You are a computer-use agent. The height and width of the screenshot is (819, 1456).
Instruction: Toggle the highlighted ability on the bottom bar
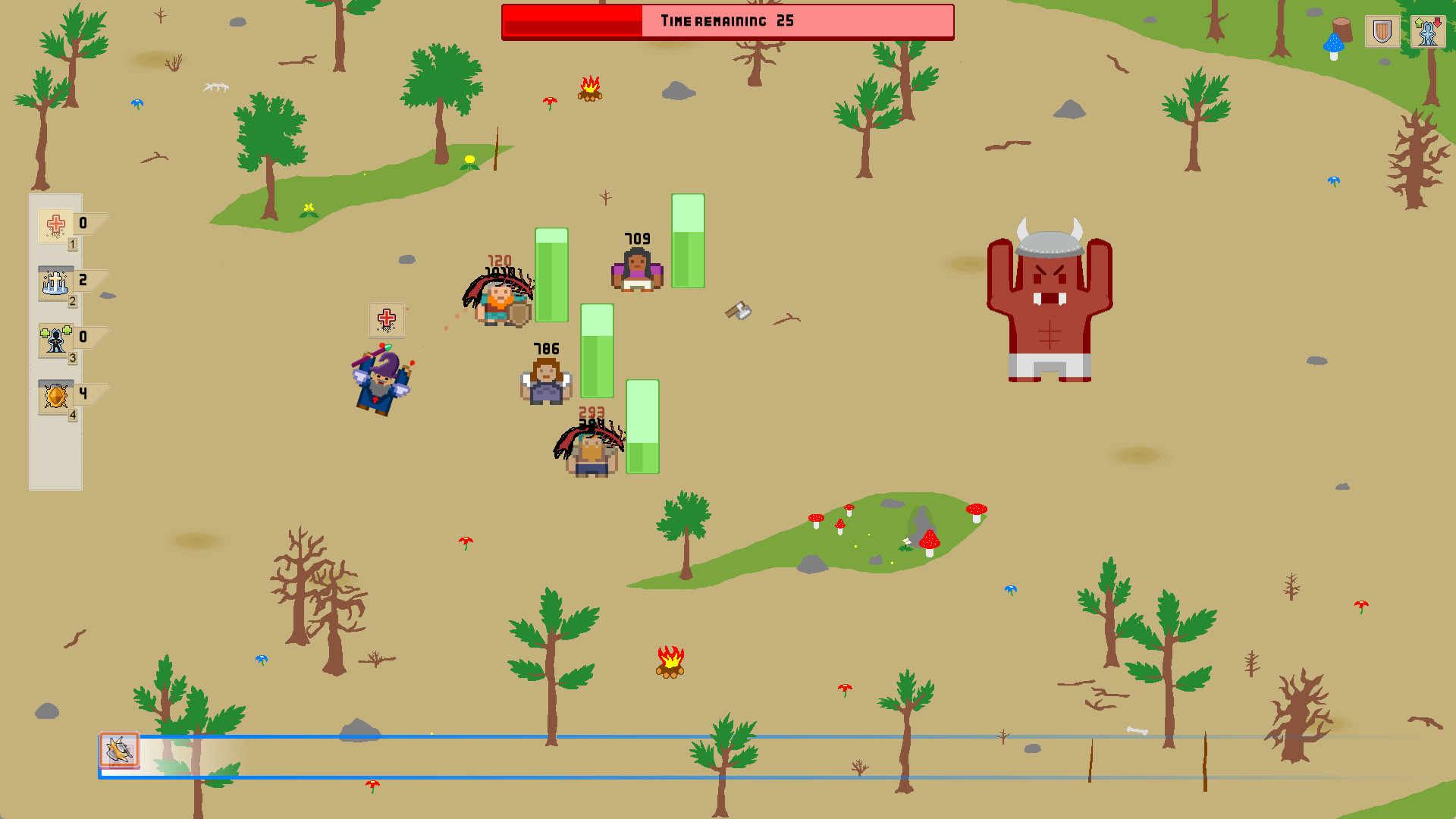click(118, 752)
